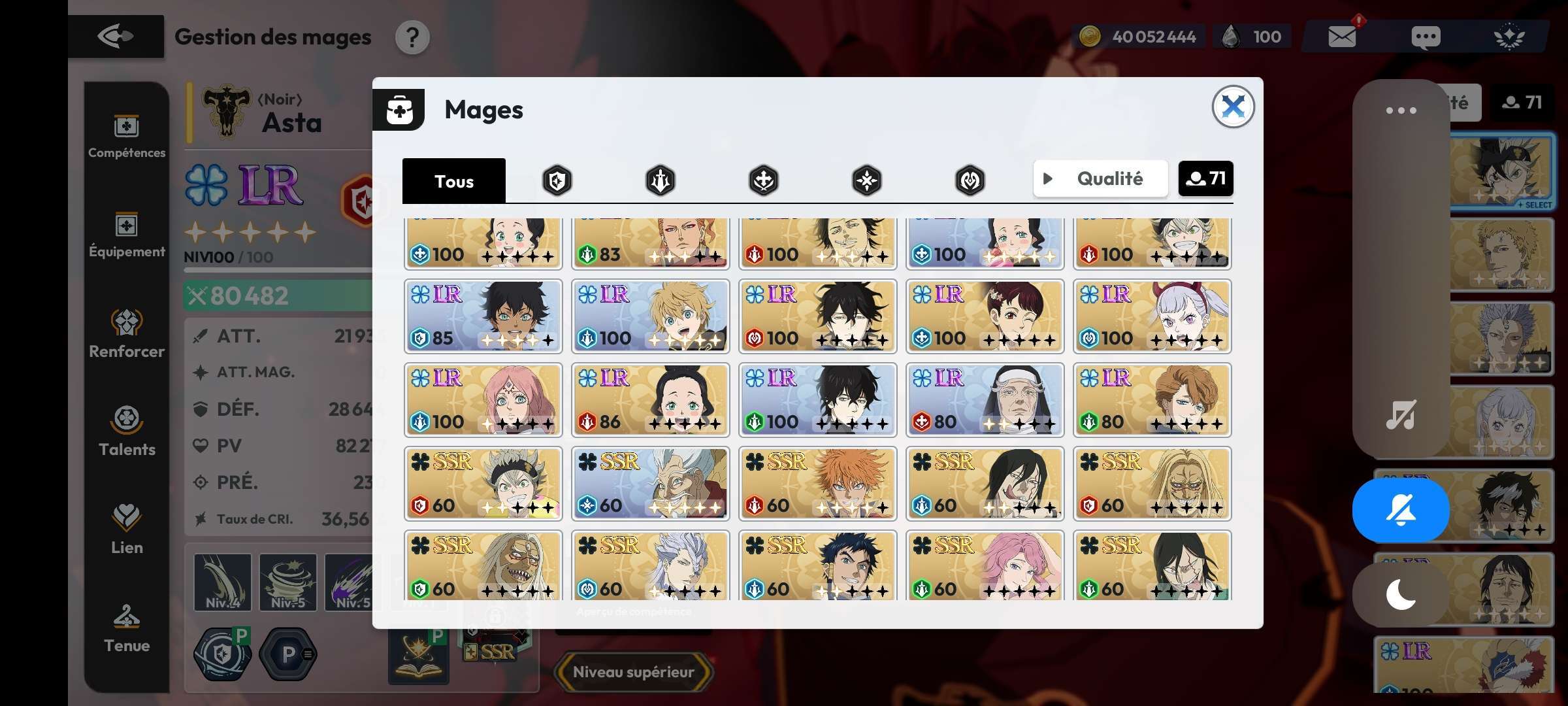Open the Équipement menu
The height and width of the screenshot is (706, 1568).
click(127, 235)
